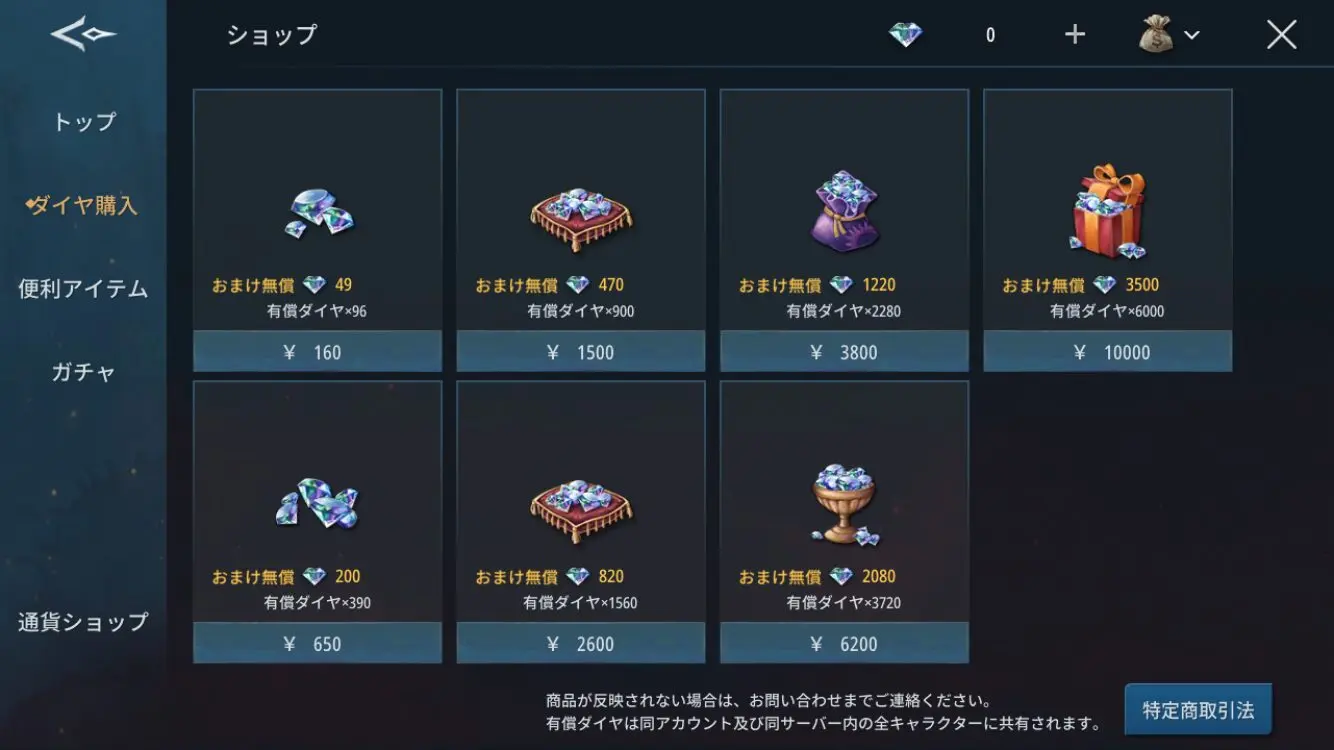Open the 特定商取引法 notice
This screenshot has width=1334, height=750.
click(x=1198, y=711)
